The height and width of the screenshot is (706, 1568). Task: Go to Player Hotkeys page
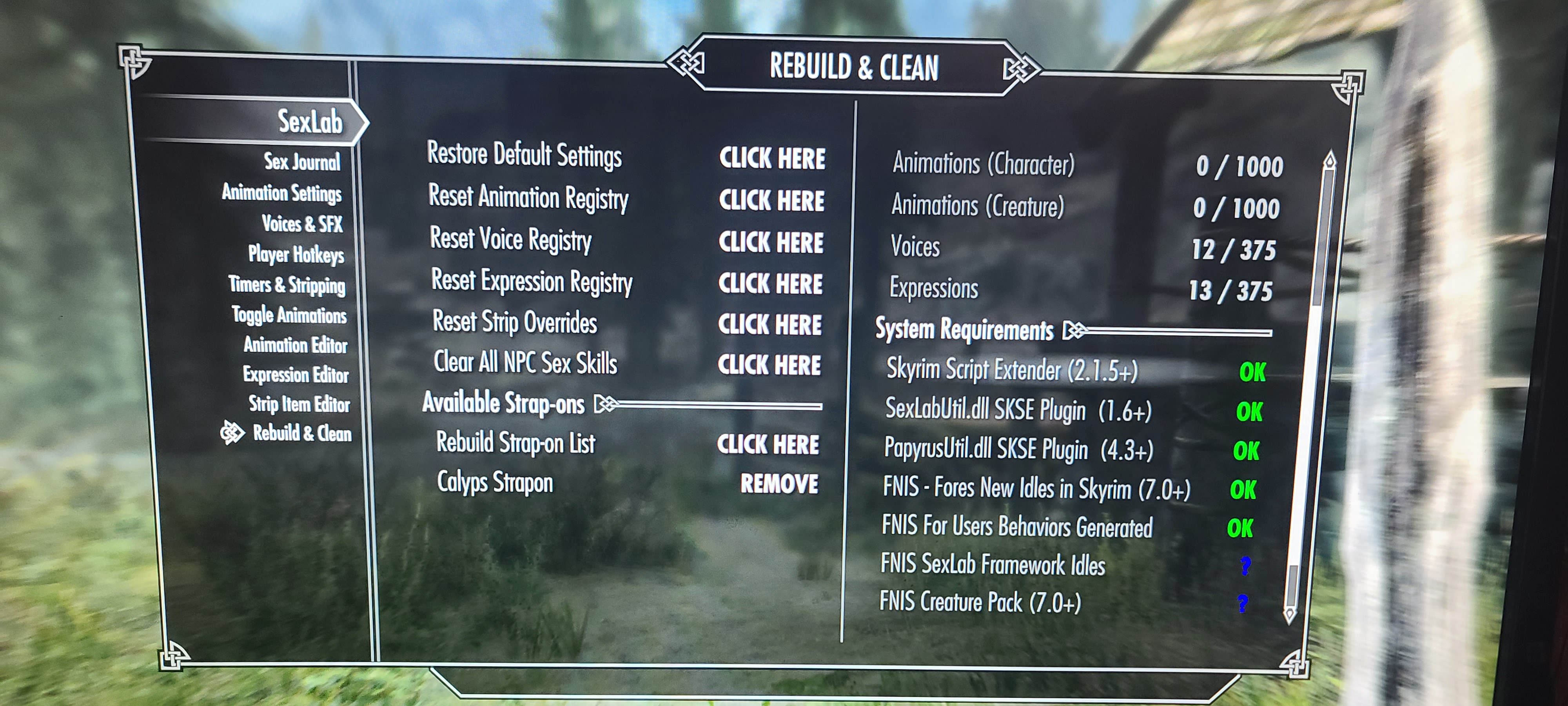coord(296,254)
